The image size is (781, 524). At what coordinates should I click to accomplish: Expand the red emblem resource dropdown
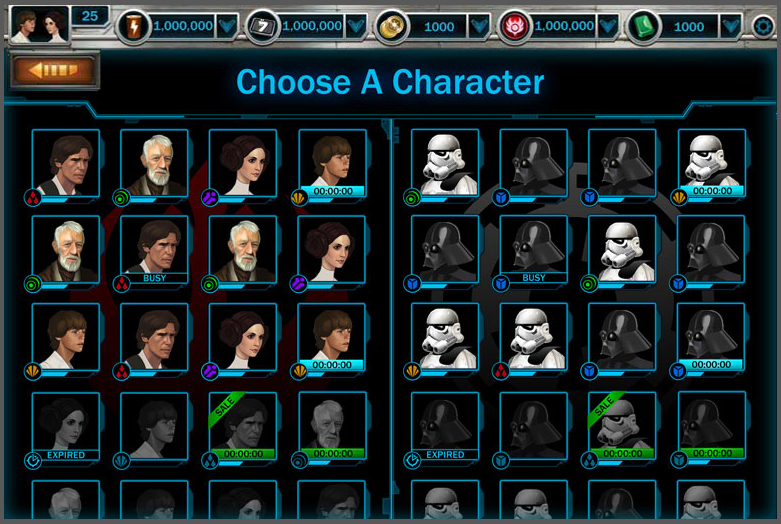point(608,26)
